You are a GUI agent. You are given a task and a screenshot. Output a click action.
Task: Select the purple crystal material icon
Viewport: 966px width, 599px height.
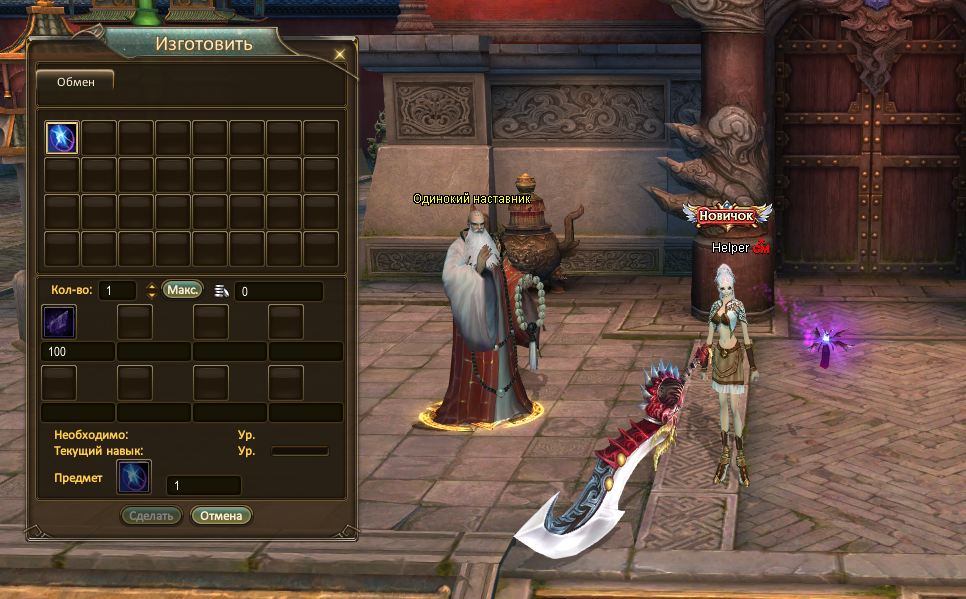(x=59, y=322)
